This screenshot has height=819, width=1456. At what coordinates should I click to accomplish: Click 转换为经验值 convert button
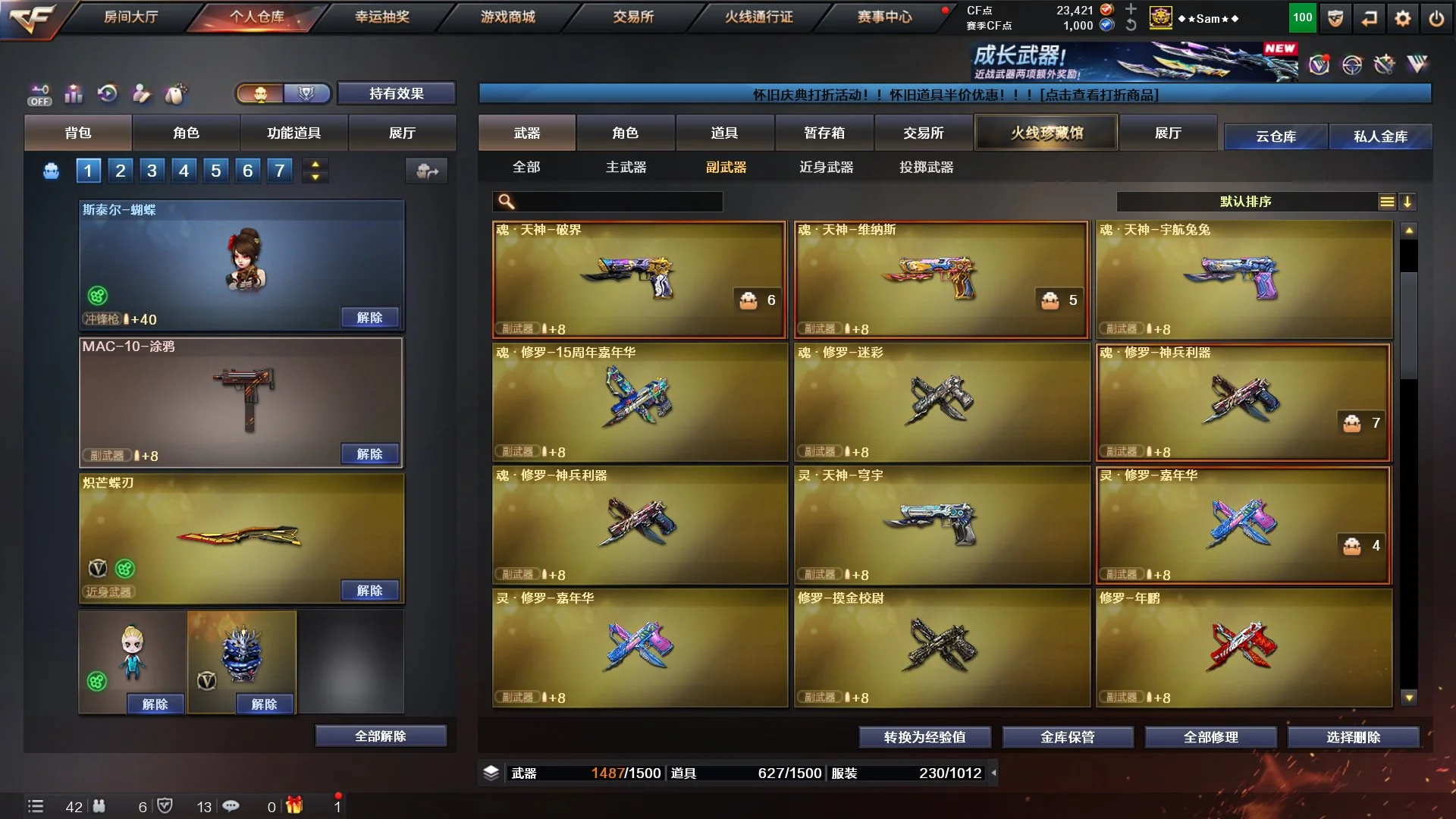(x=924, y=737)
